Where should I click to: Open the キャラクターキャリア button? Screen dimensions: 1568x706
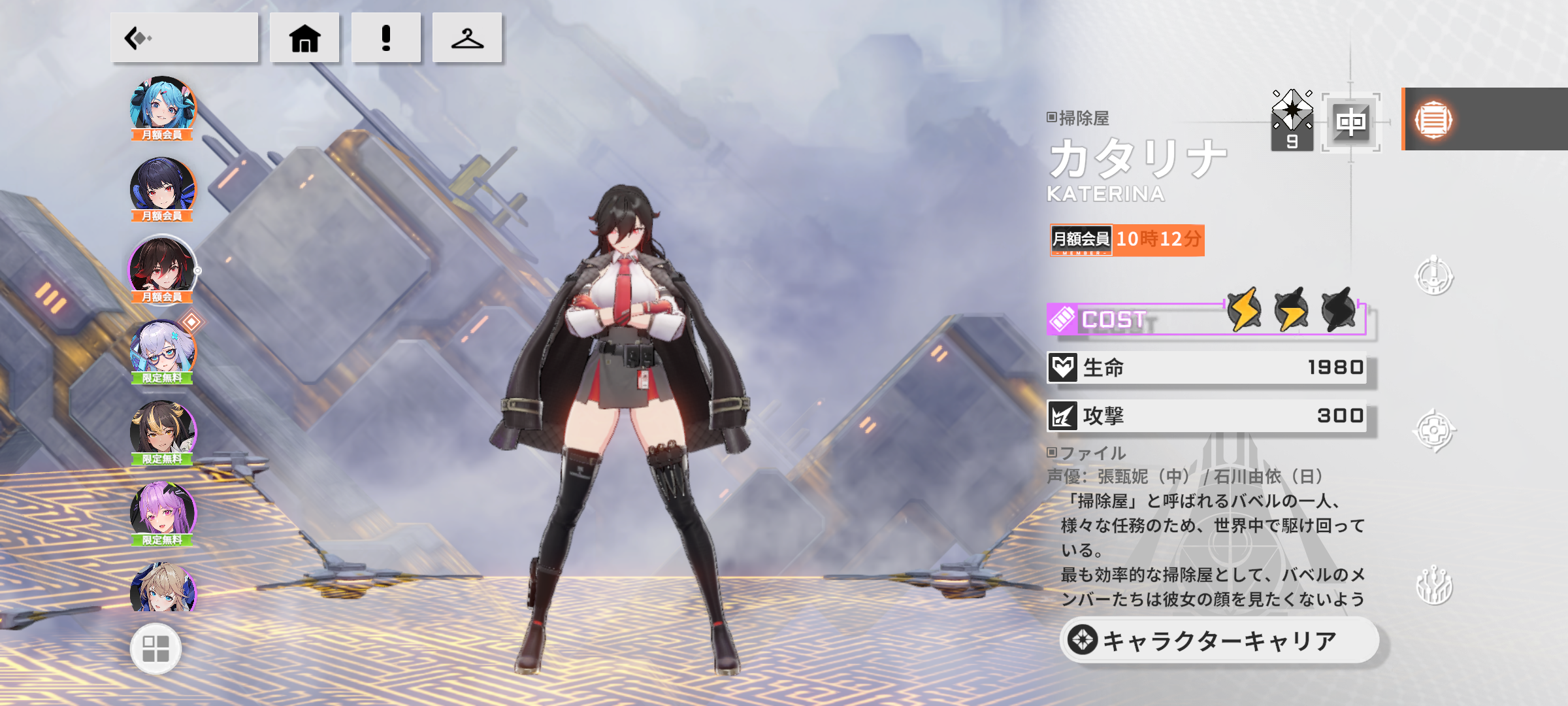(x=1219, y=641)
